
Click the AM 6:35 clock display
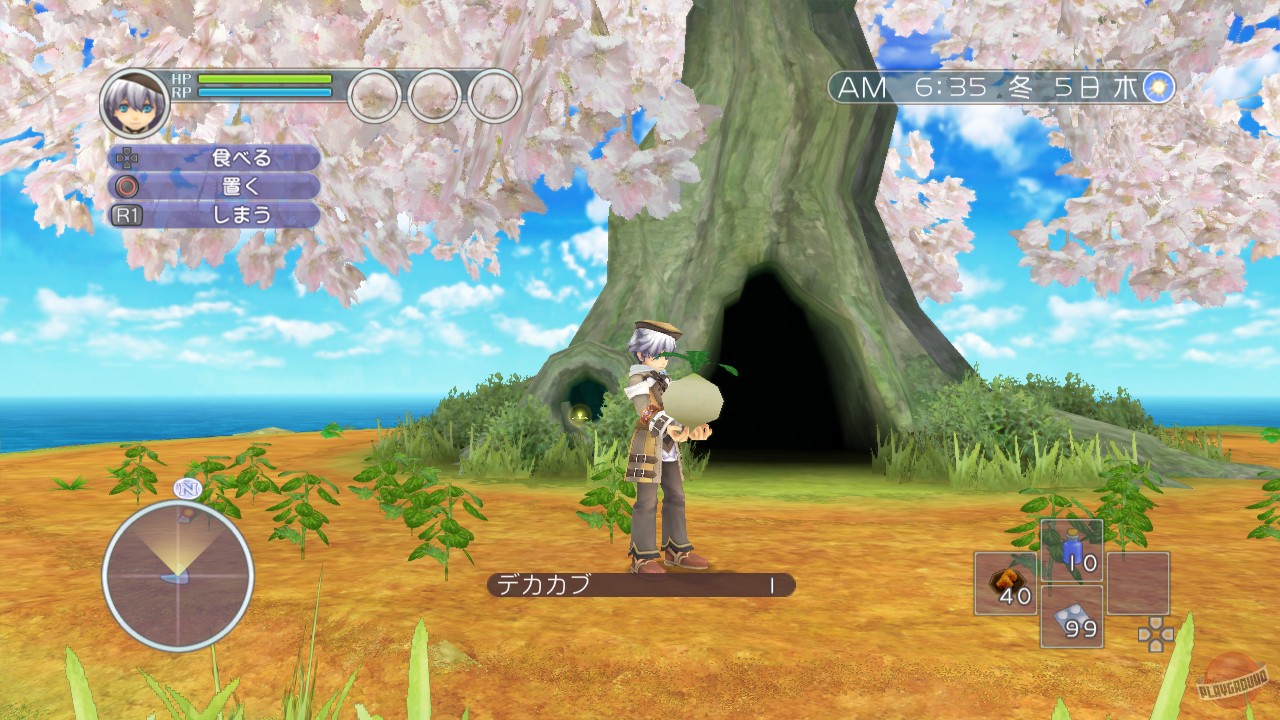(910, 88)
